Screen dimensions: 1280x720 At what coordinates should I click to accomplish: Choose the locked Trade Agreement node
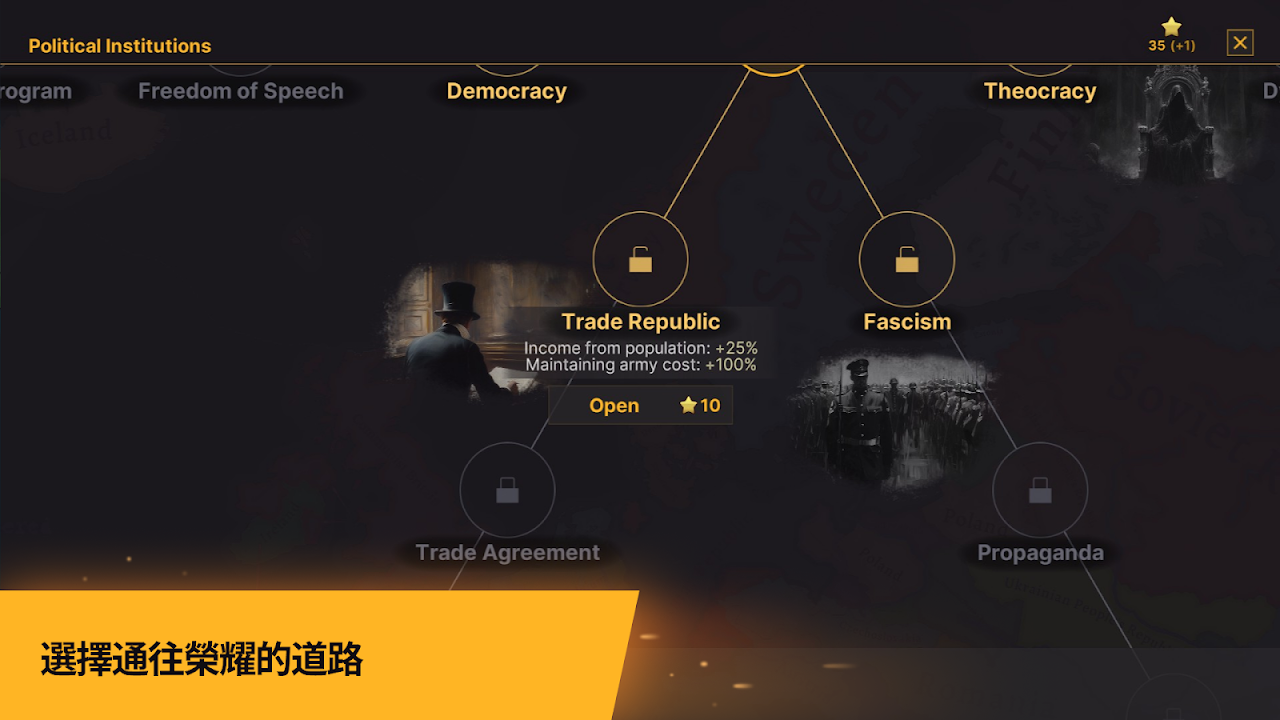(507, 490)
